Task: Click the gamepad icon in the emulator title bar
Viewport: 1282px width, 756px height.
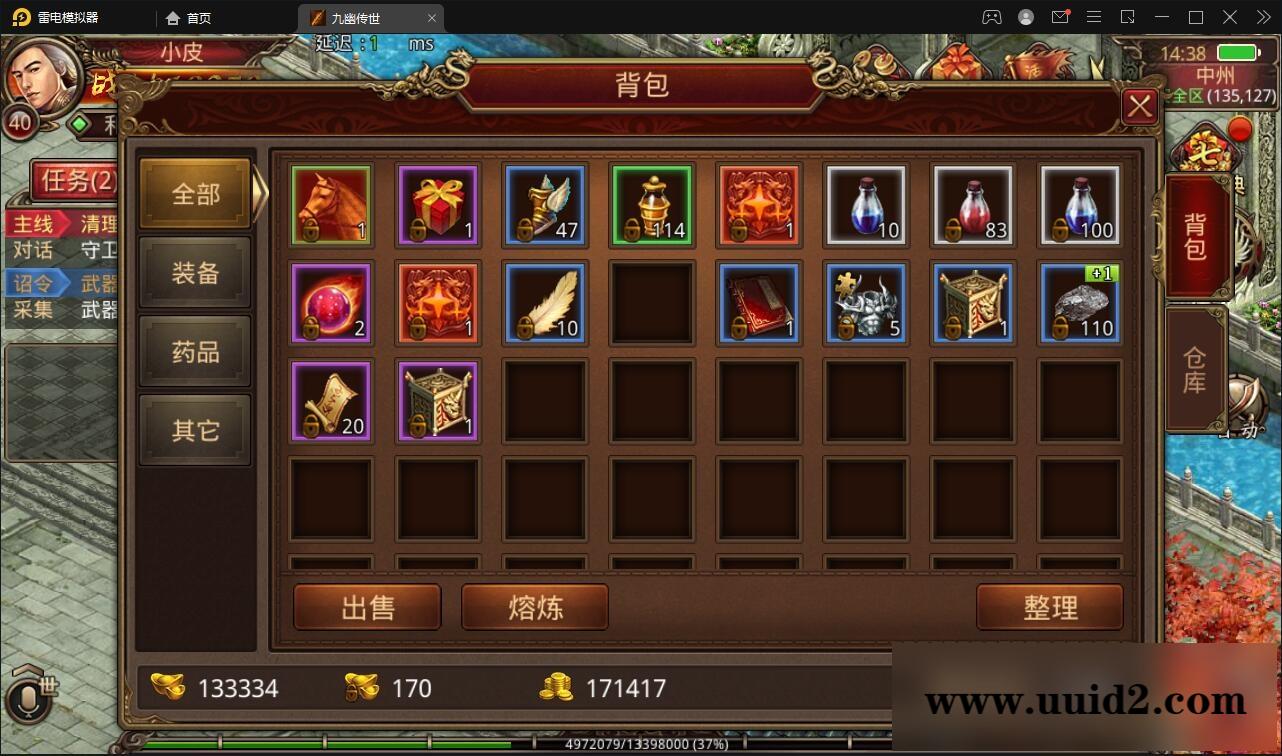Action: (x=990, y=17)
